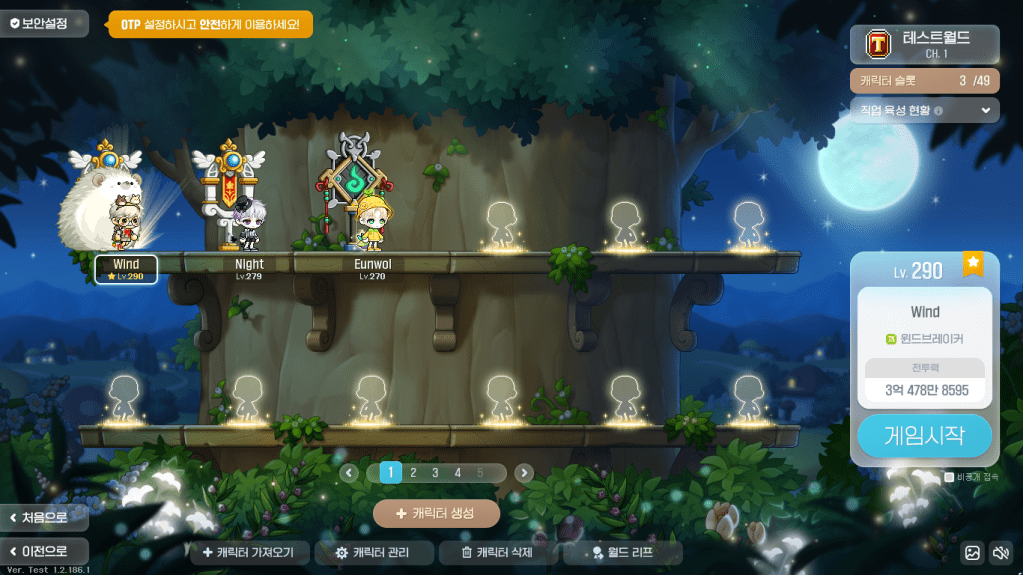
Task: Go to character page 2
Action: pos(413,473)
